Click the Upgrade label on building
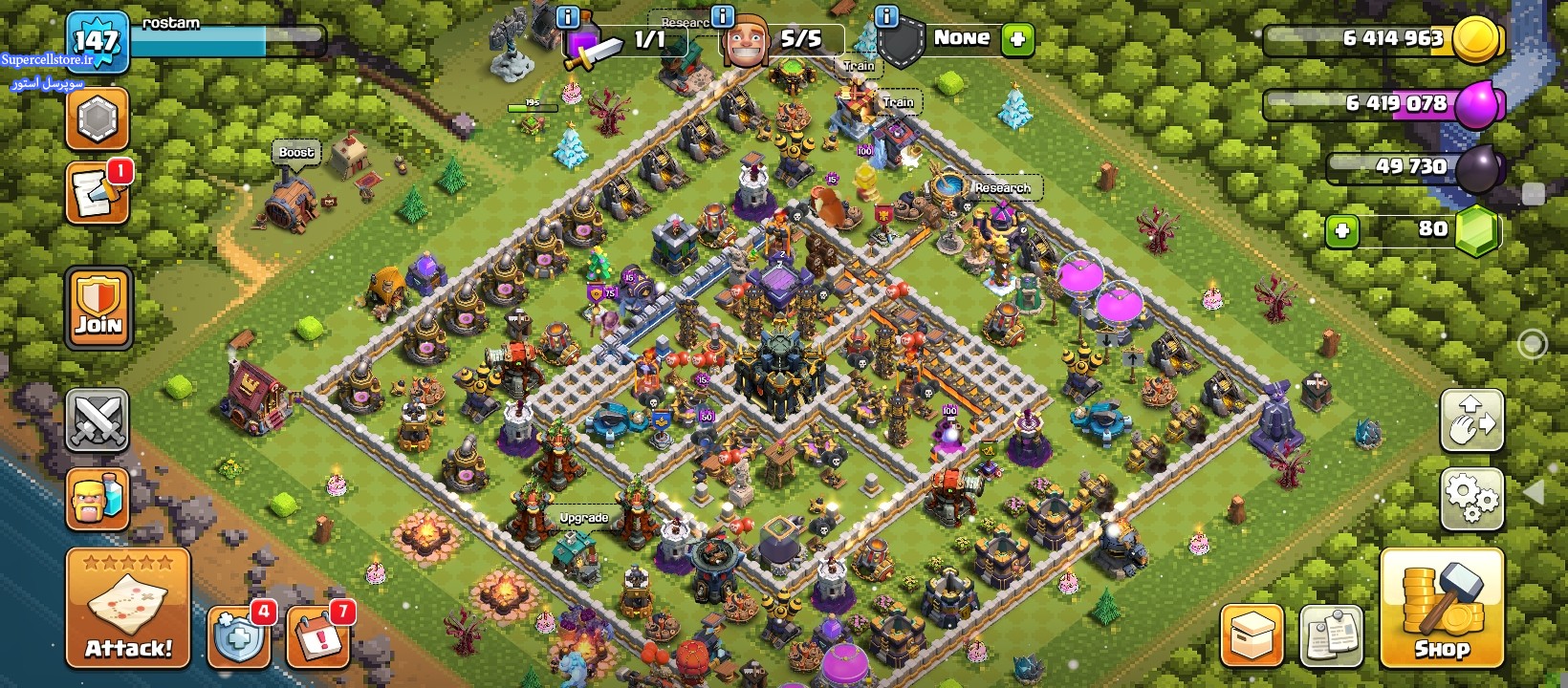The width and height of the screenshot is (1568, 688). click(583, 518)
